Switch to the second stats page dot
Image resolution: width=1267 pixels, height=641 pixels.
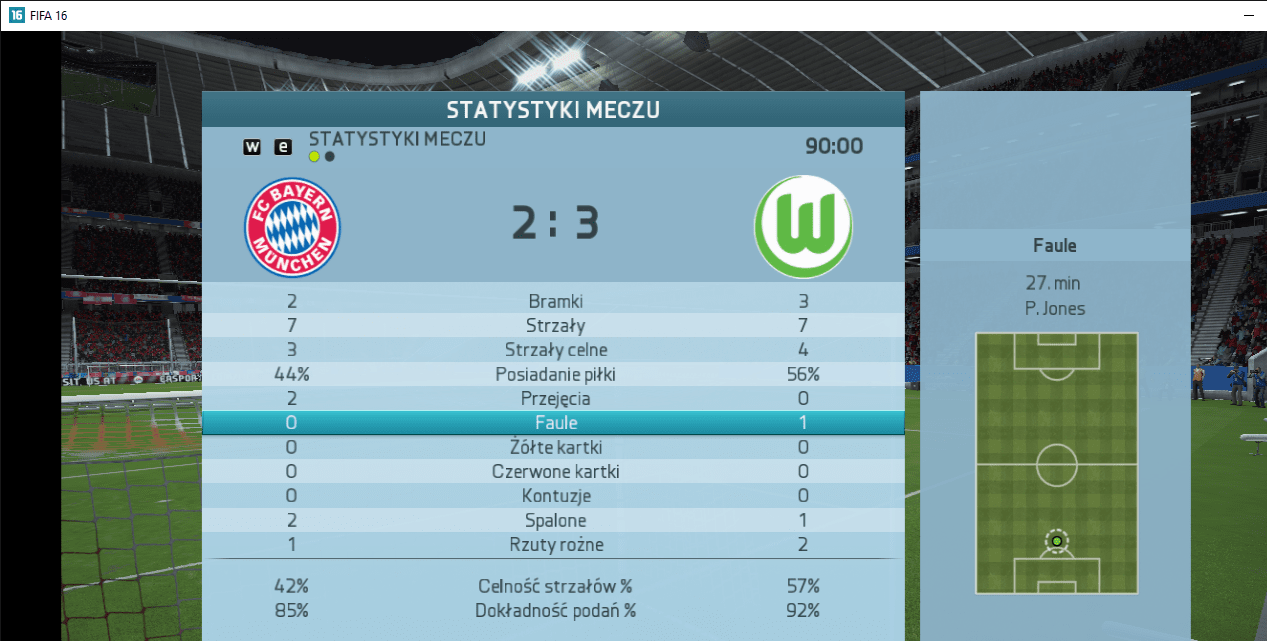[x=330, y=156]
